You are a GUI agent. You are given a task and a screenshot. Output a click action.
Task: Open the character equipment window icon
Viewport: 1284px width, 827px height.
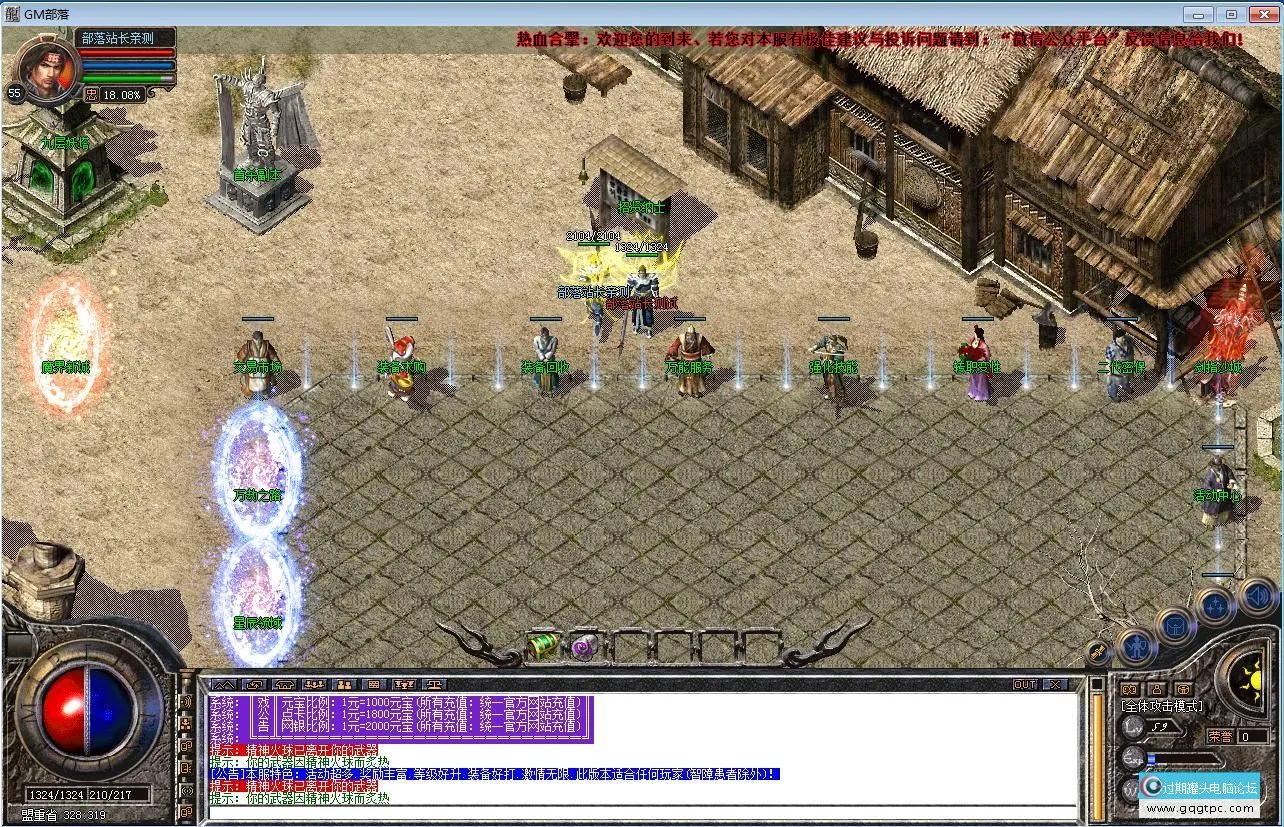(x=1136, y=647)
